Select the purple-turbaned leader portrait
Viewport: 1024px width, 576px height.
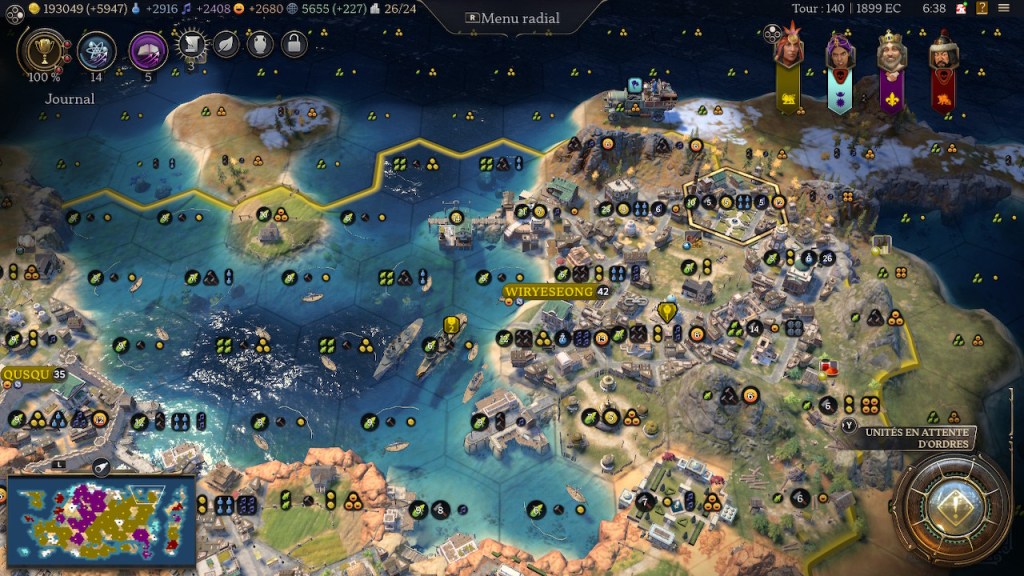pos(840,52)
